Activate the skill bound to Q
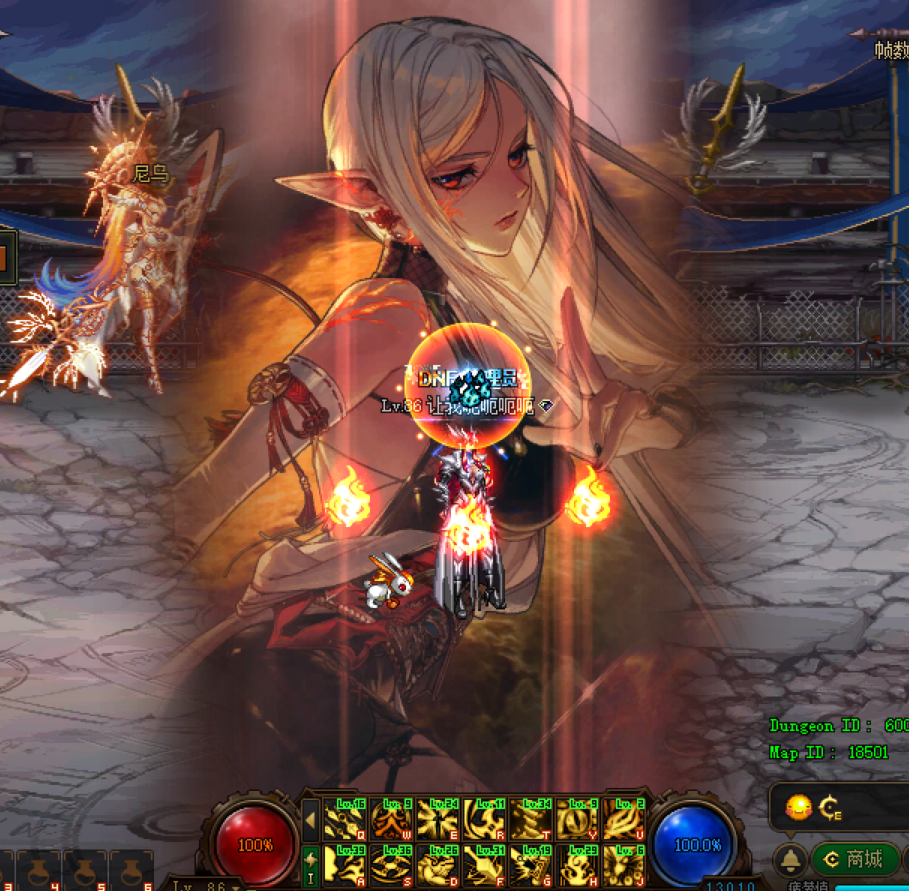The width and height of the screenshot is (909, 891). [345, 819]
